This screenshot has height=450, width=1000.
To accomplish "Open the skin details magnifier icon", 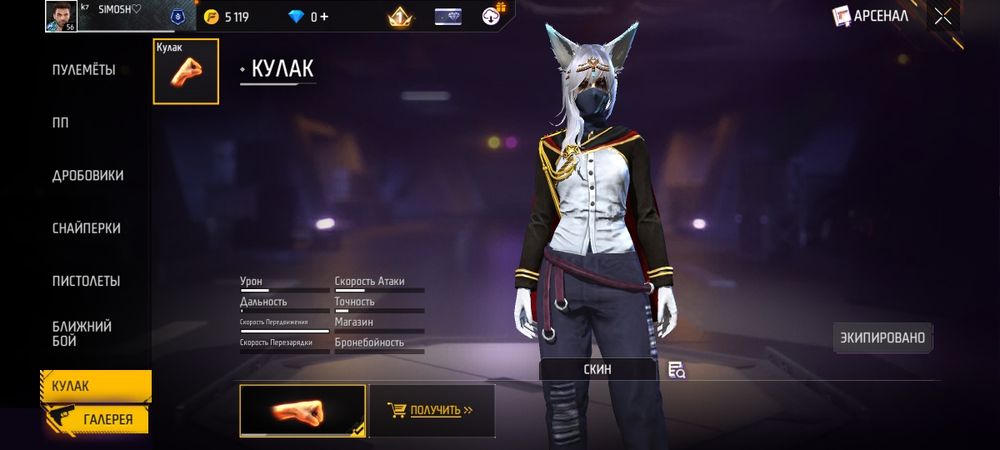I will (677, 370).
